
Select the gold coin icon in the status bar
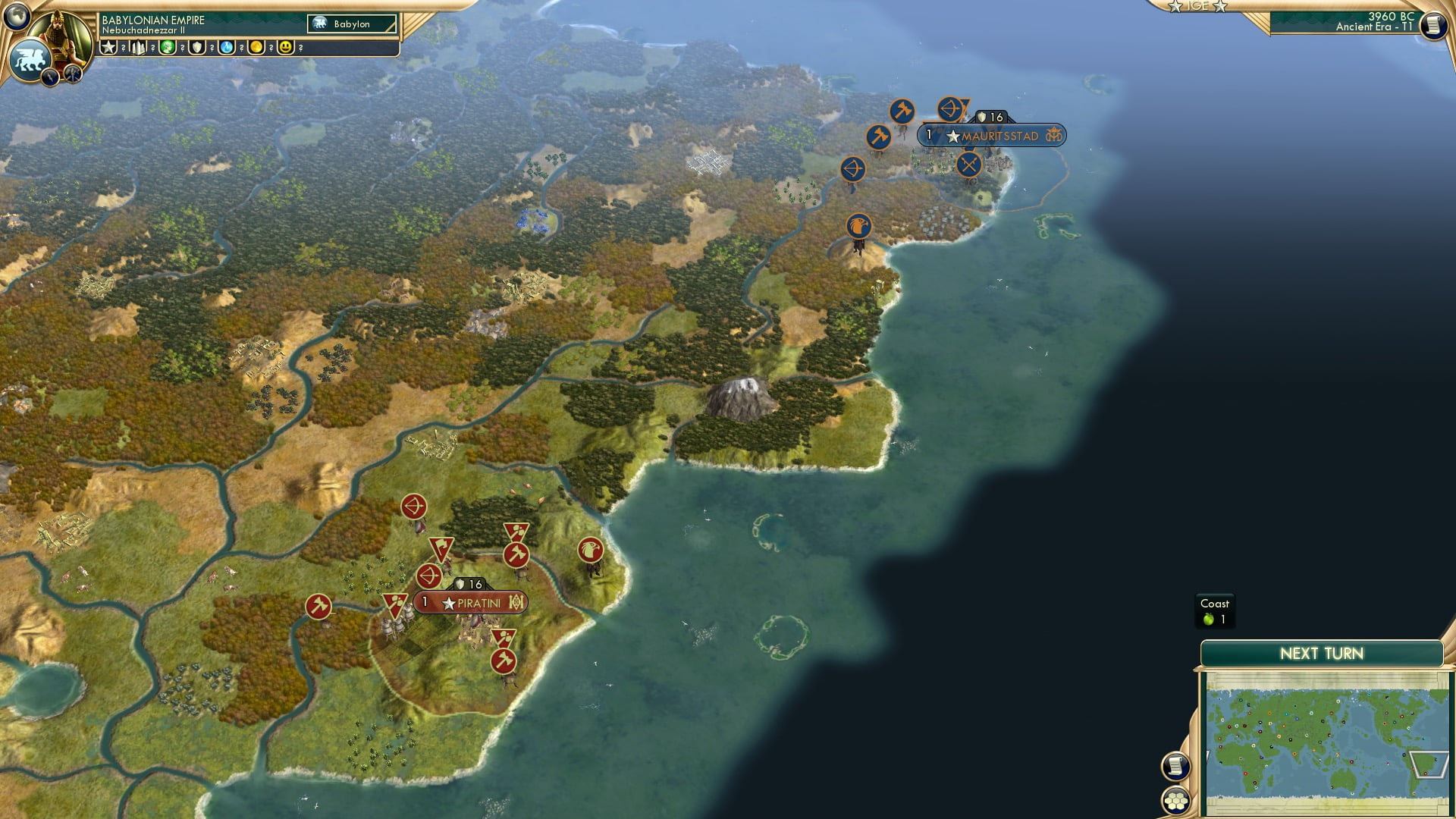(258, 46)
